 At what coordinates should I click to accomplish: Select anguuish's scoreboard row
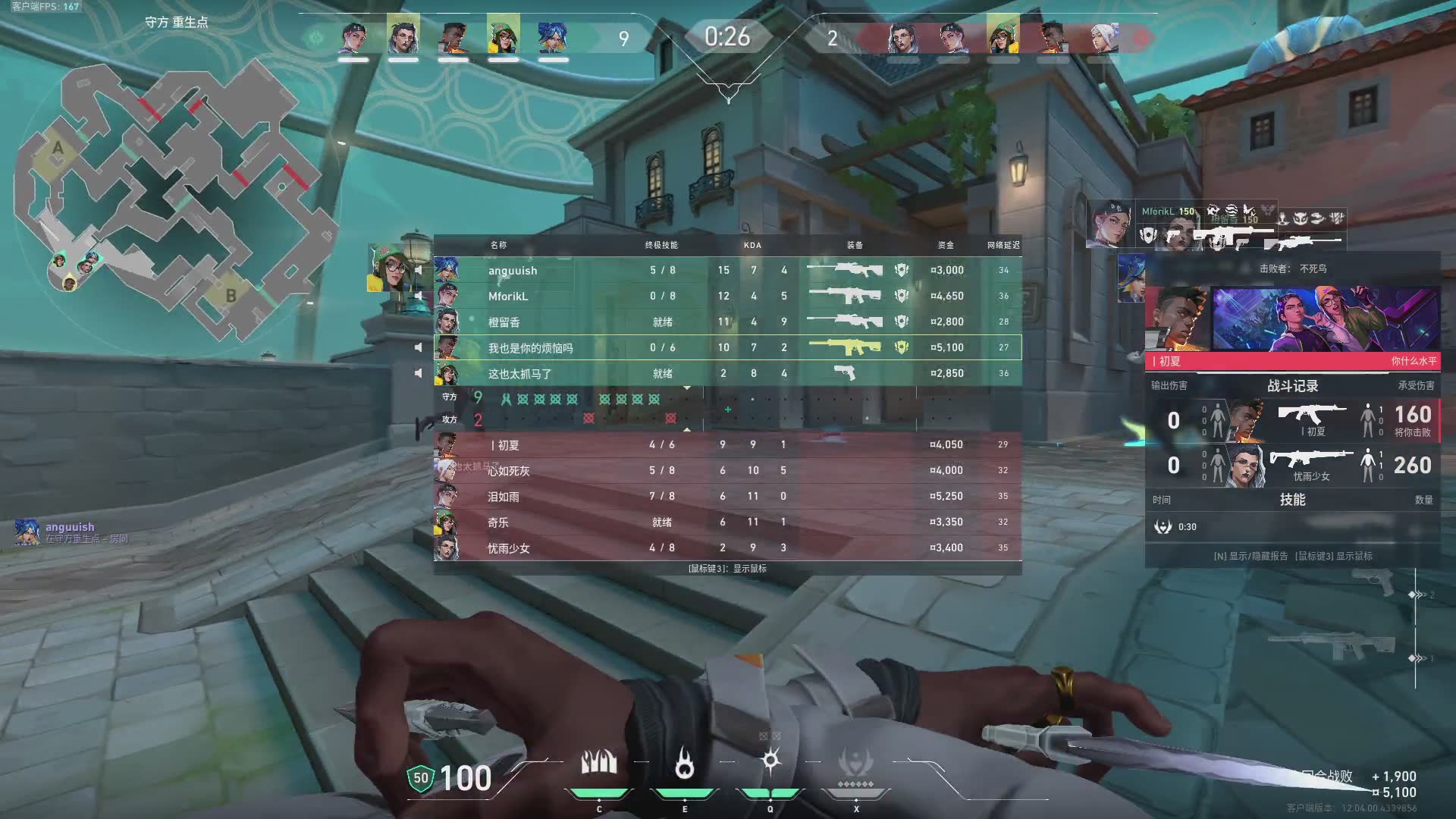click(x=726, y=270)
